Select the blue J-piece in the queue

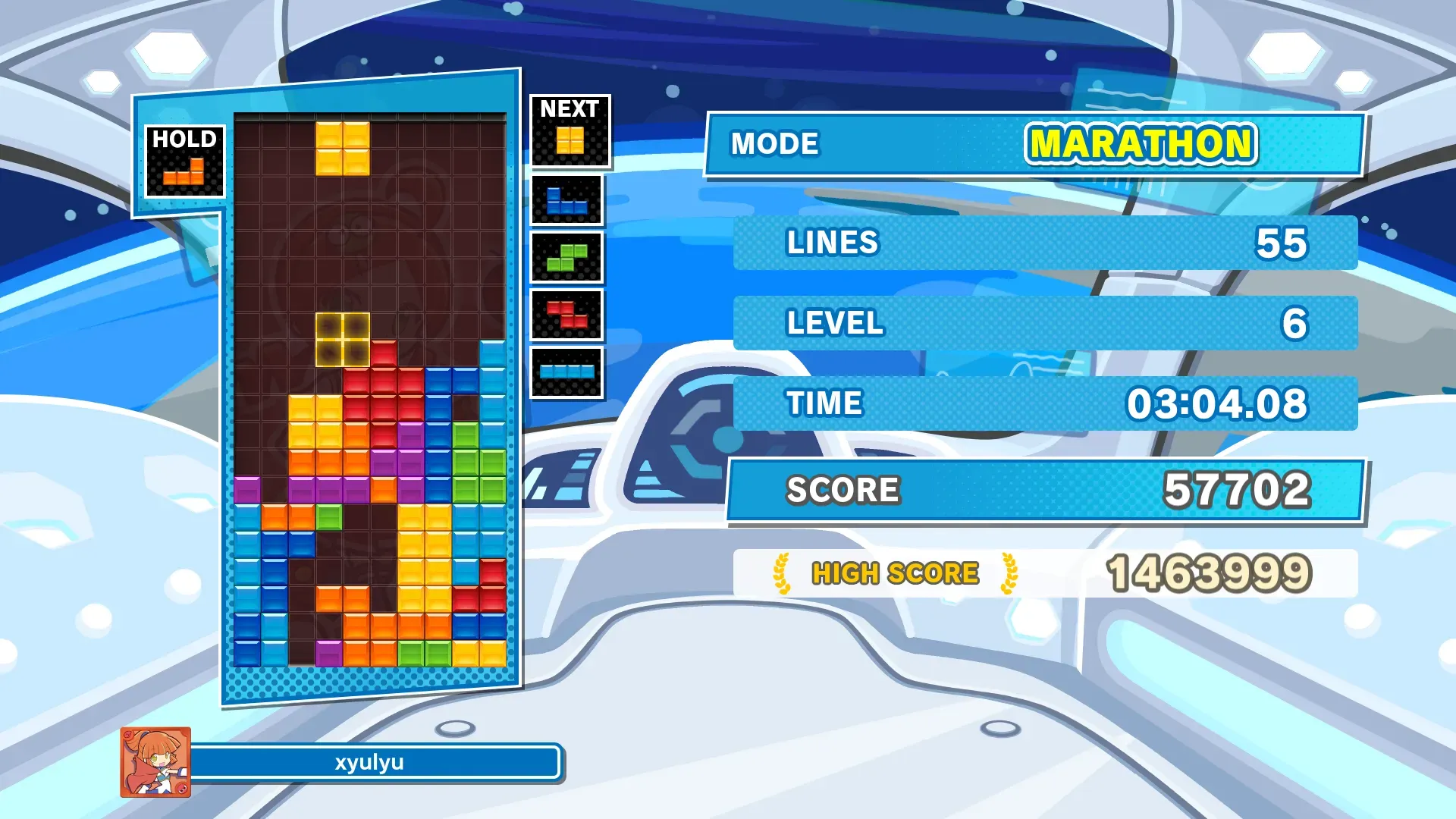pos(566,201)
